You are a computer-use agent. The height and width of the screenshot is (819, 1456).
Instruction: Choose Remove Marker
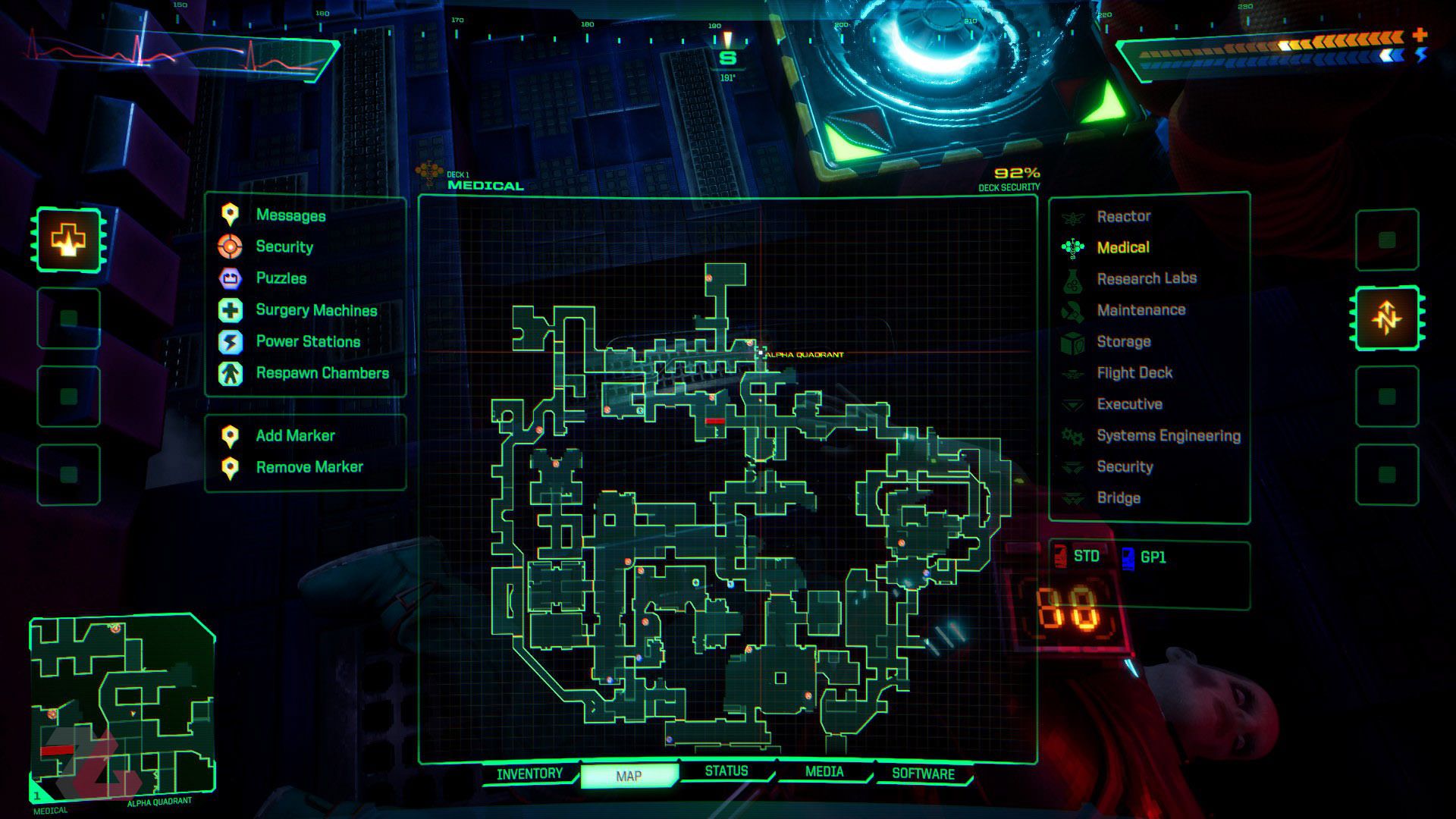(x=309, y=467)
